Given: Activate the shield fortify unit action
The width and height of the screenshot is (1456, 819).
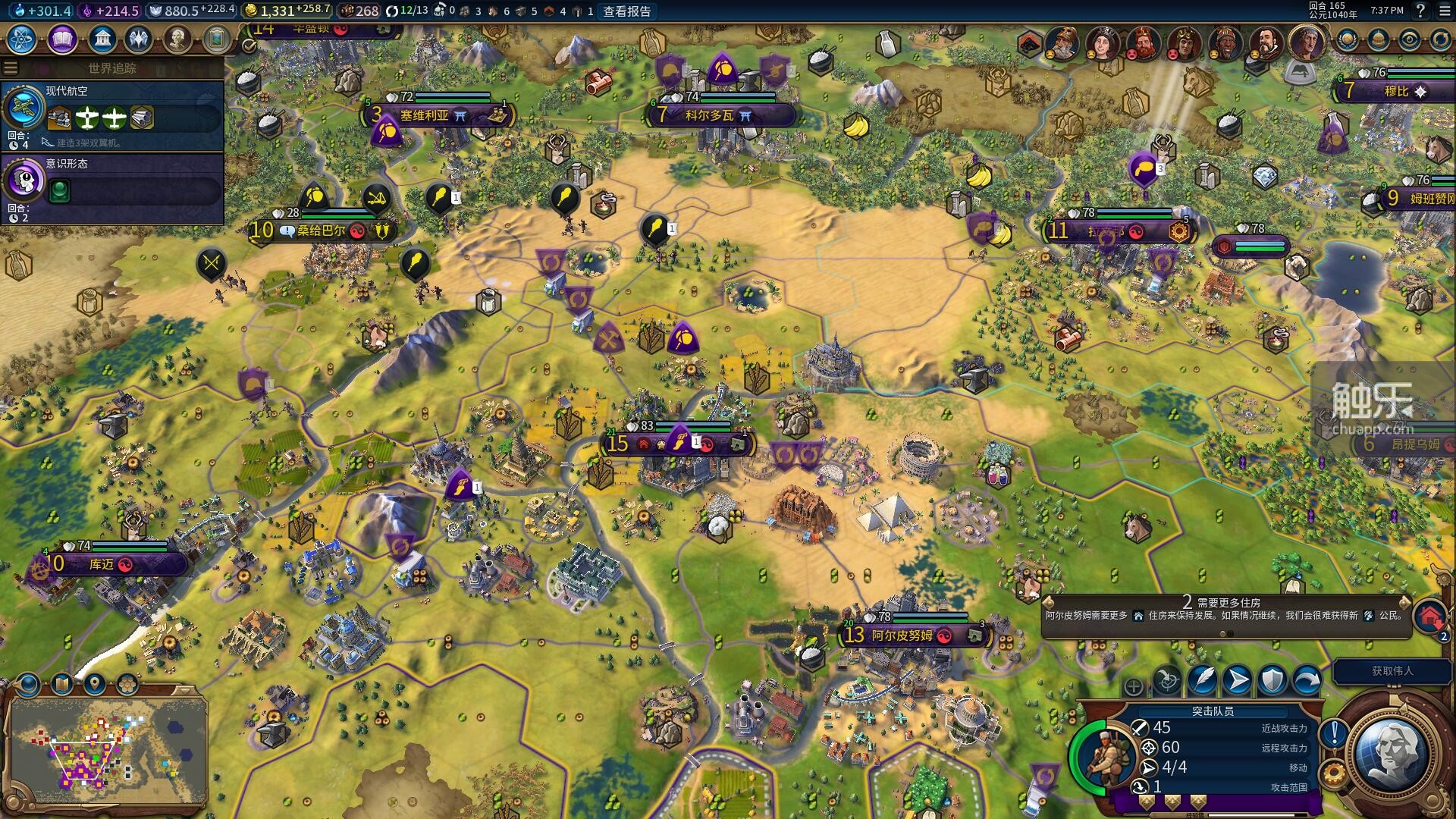Looking at the screenshot, I should pyautogui.click(x=1272, y=680).
